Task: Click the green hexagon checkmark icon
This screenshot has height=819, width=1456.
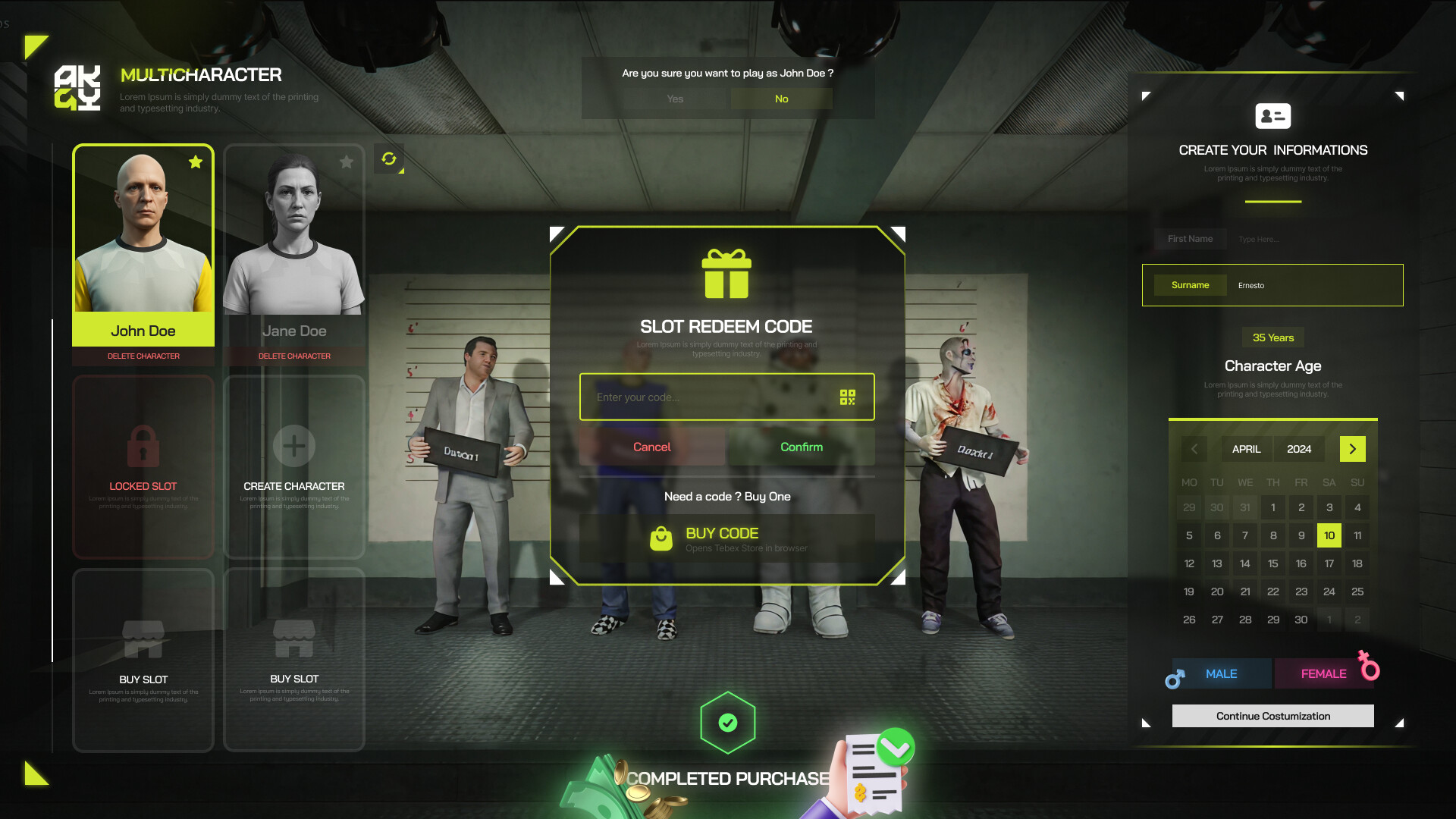Action: click(727, 722)
